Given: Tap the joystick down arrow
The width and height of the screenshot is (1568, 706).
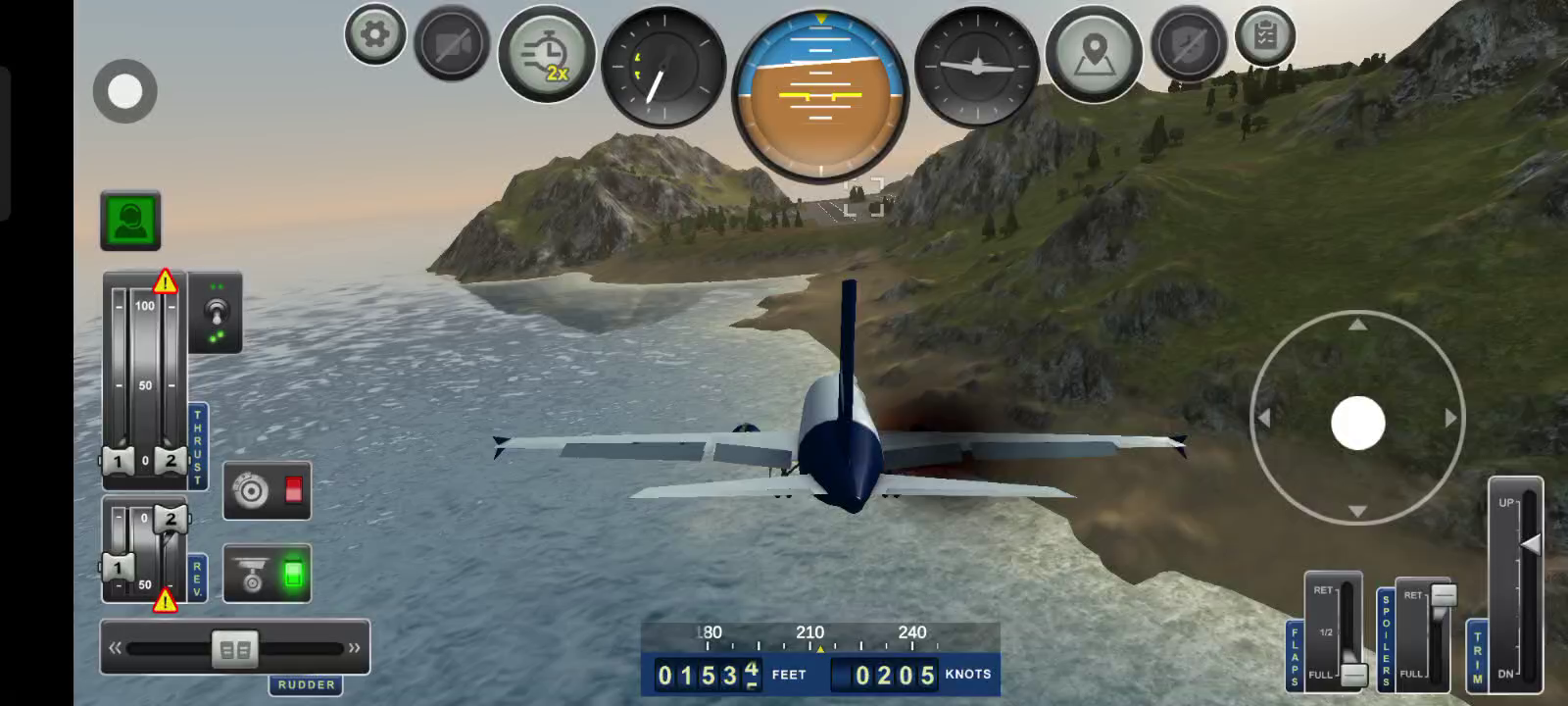Looking at the screenshot, I should tap(1357, 511).
